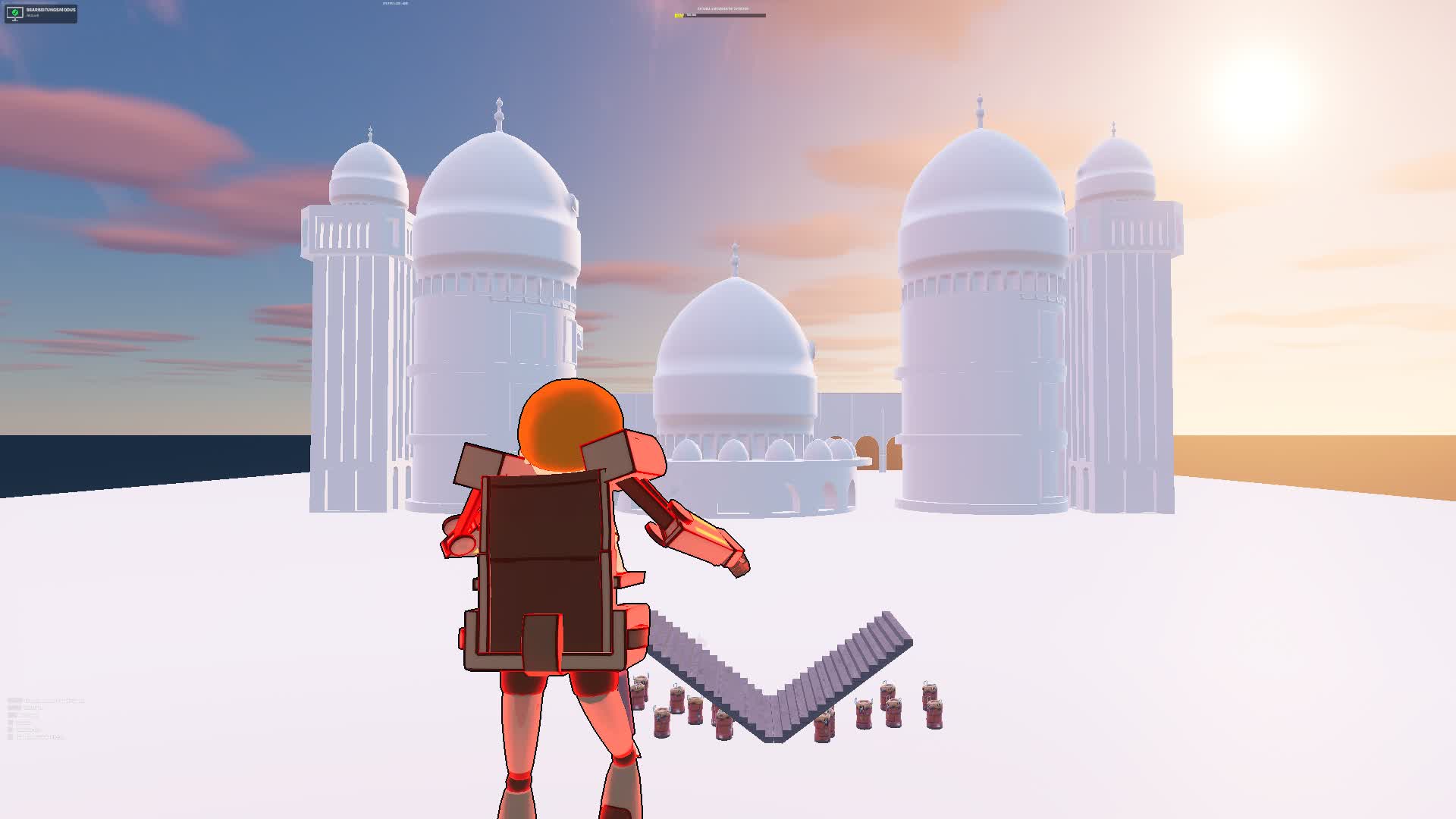Click the lowest keybind prompt icon in the hint list
Image resolution: width=1456 pixels, height=819 pixels.
[11, 737]
